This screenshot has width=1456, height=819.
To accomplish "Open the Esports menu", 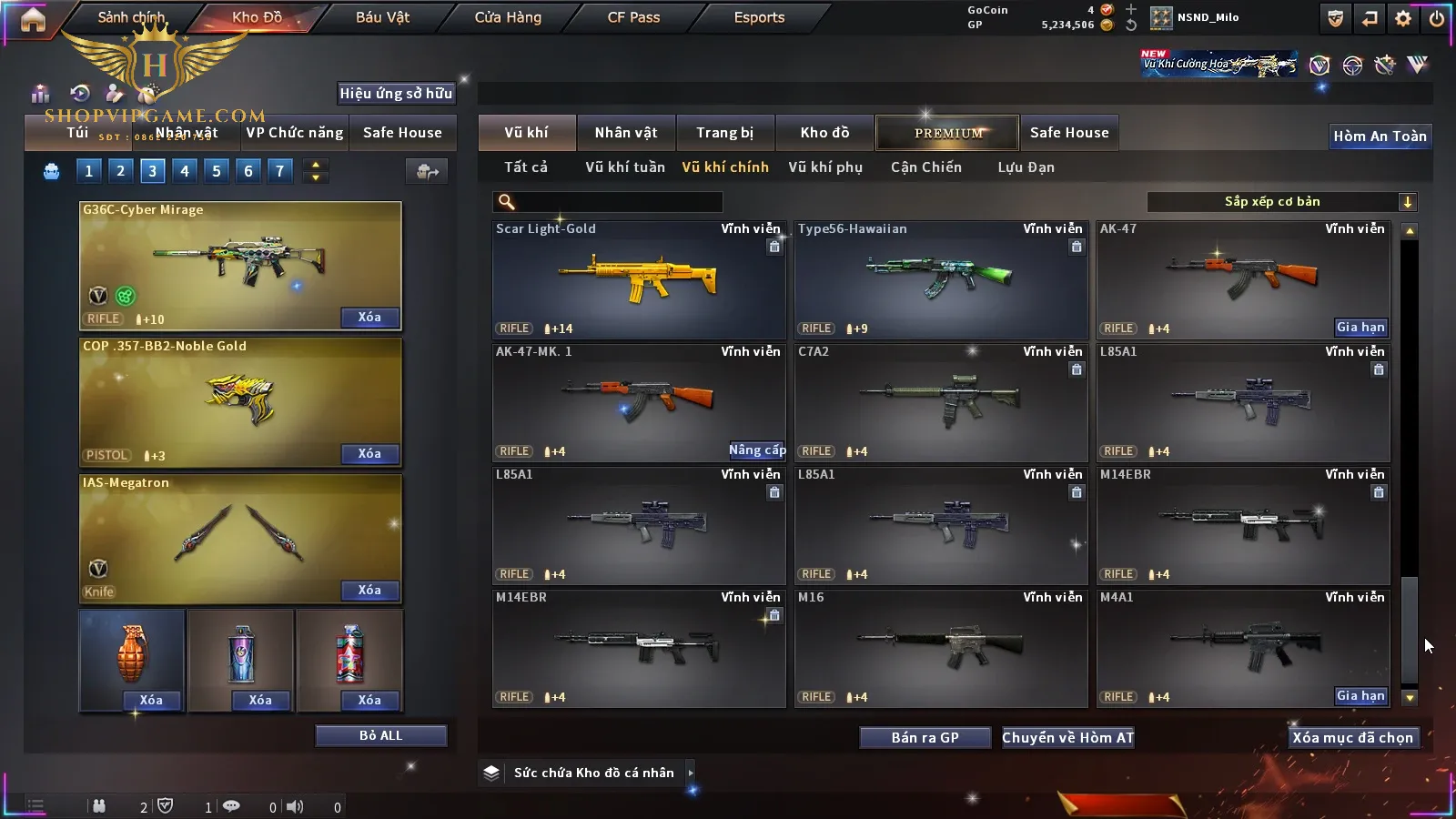I will tap(759, 17).
